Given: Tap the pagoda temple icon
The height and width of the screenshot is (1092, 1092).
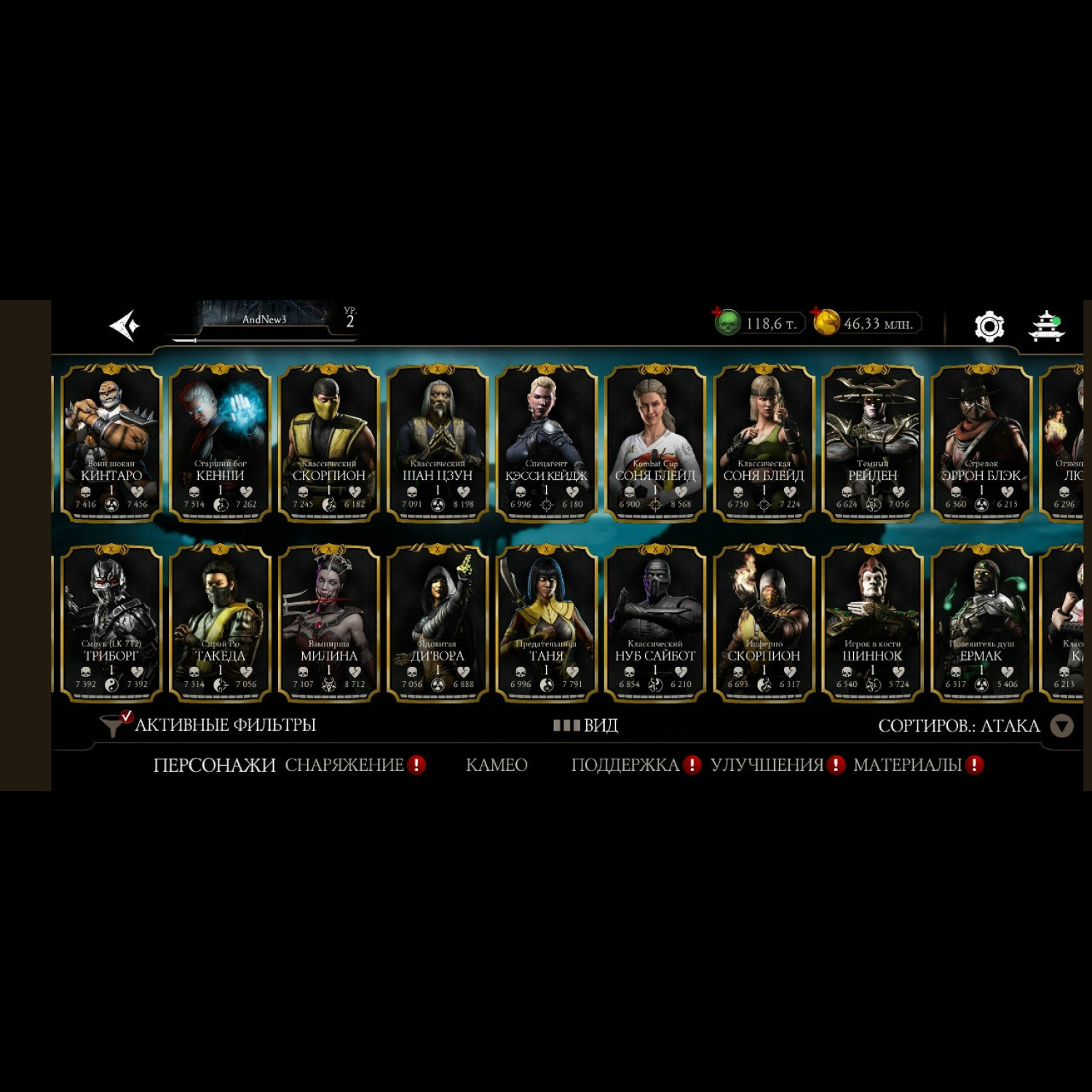Looking at the screenshot, I should 1046,326.
